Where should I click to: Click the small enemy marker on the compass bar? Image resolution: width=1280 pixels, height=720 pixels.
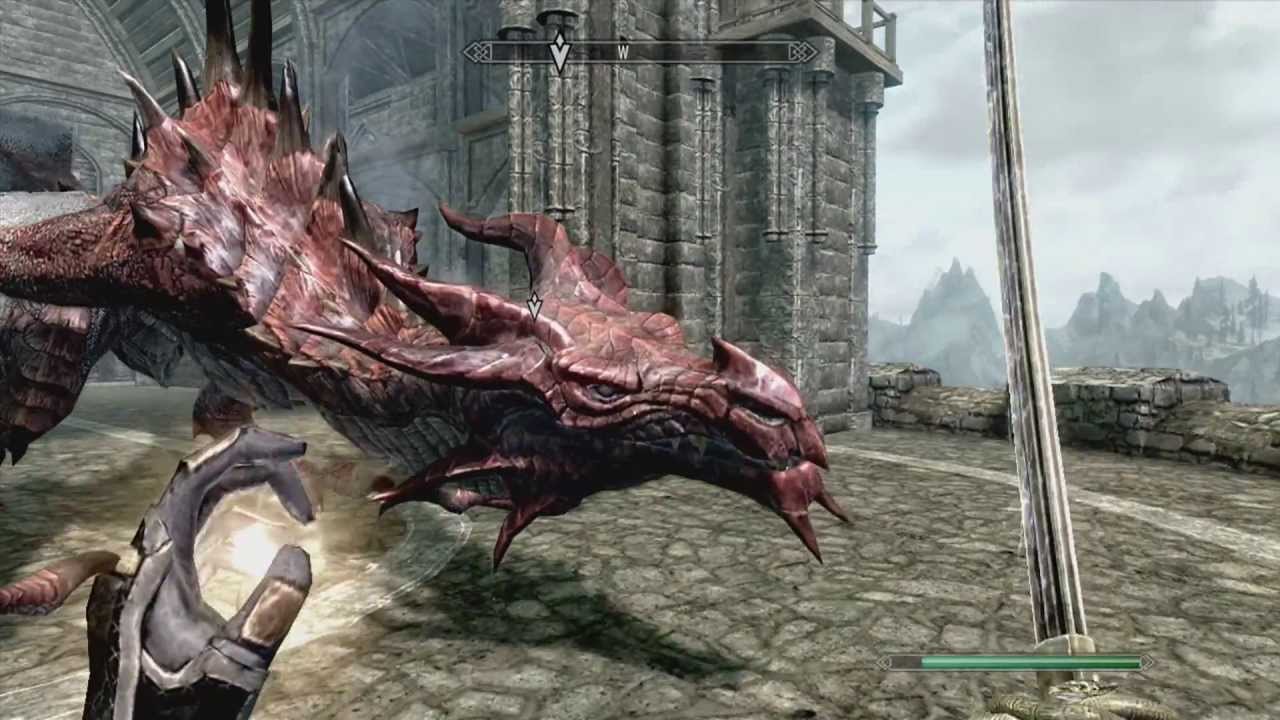coord(622,38)
